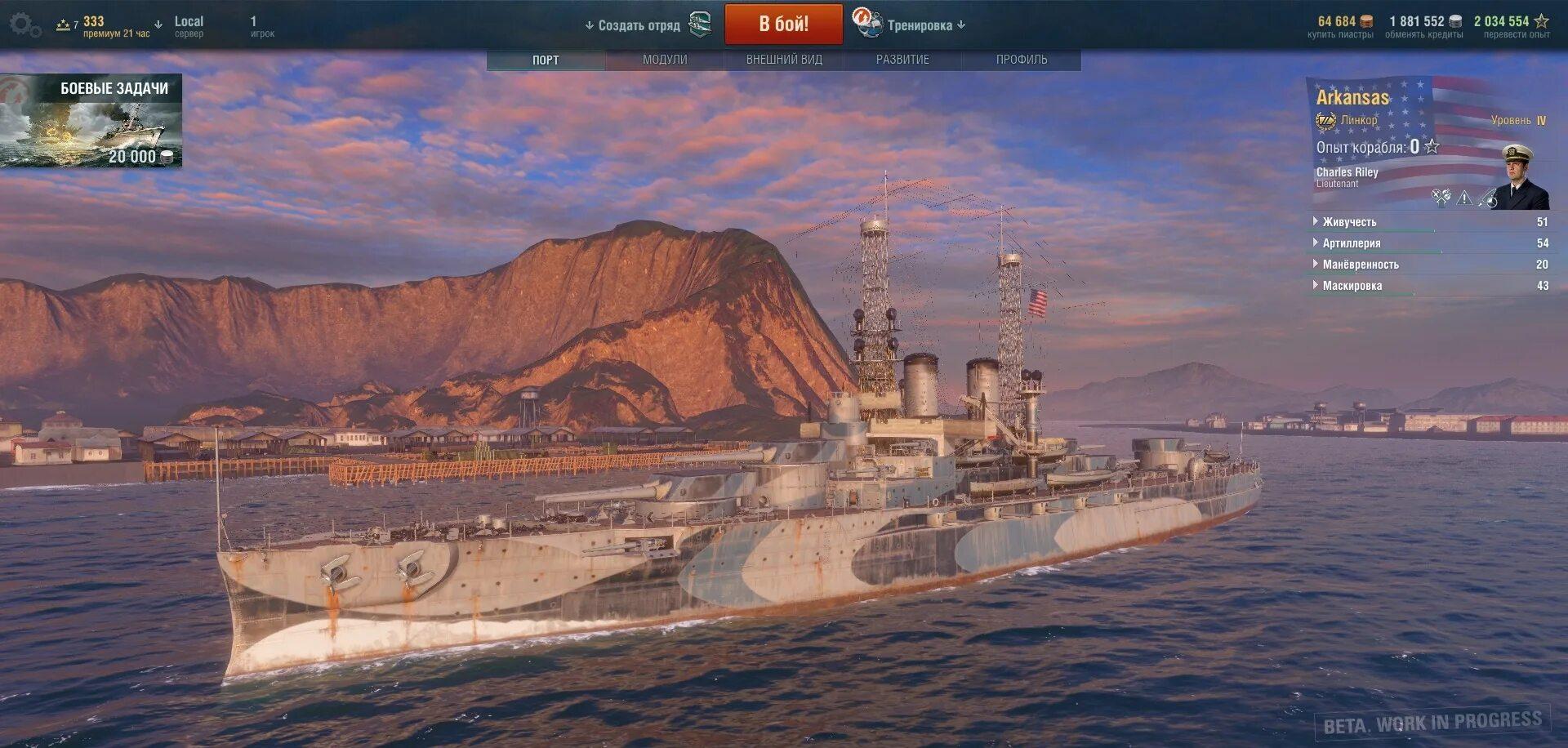Screen dimensions: 1568x748
Task: Go to the РАЗВИТИЕ tab
Action: point(902,60)
